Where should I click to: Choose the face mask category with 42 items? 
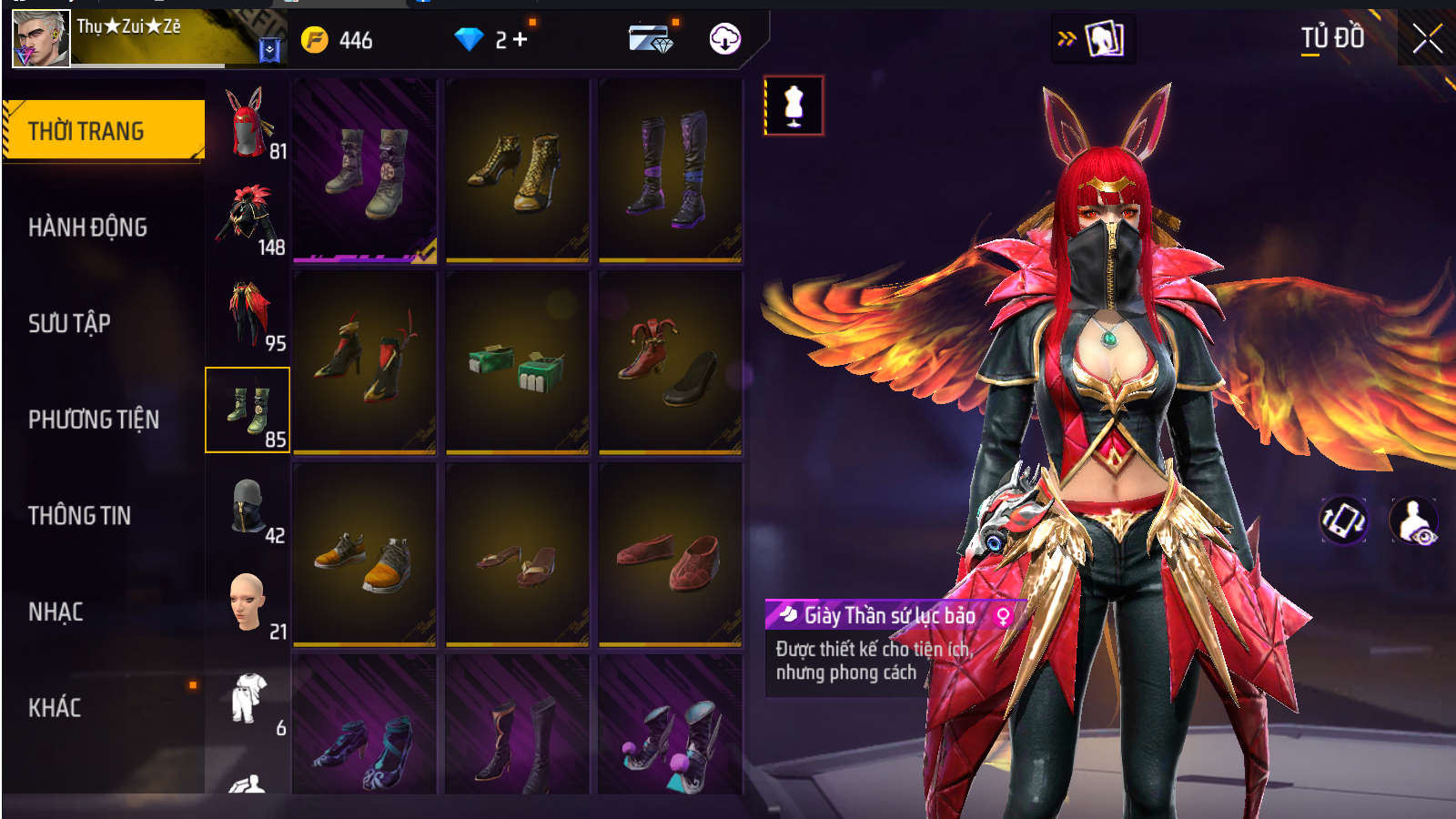click(248, 510)
